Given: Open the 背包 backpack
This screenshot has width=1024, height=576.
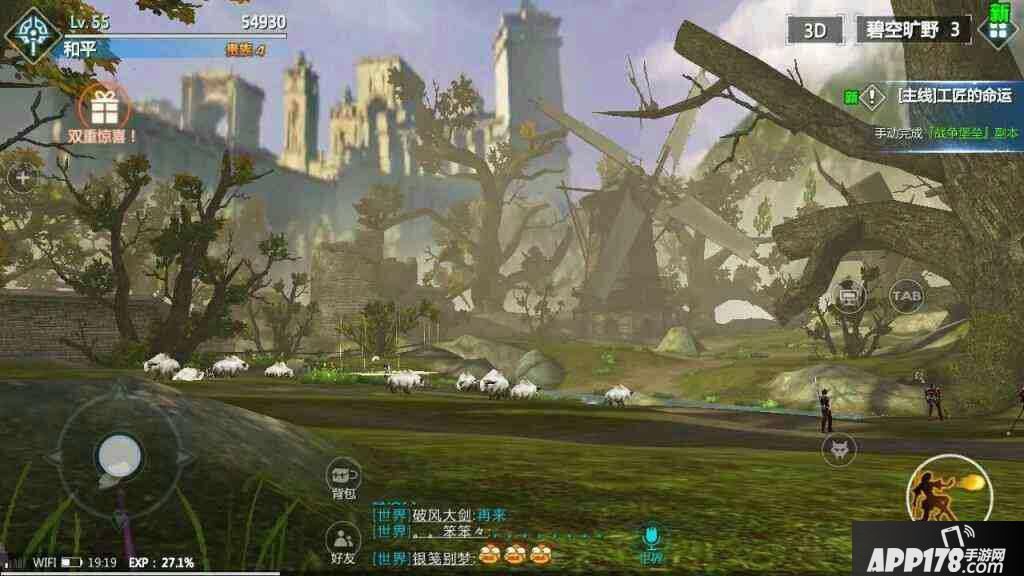Looking at the screenshot, I should [x=344, y=477].
